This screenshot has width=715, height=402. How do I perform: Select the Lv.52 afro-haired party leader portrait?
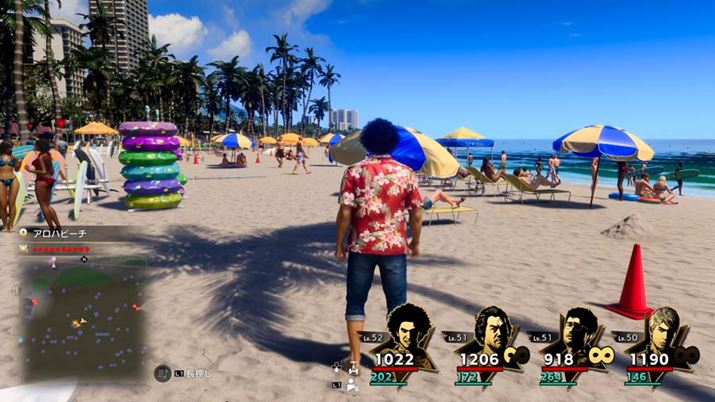406,330
